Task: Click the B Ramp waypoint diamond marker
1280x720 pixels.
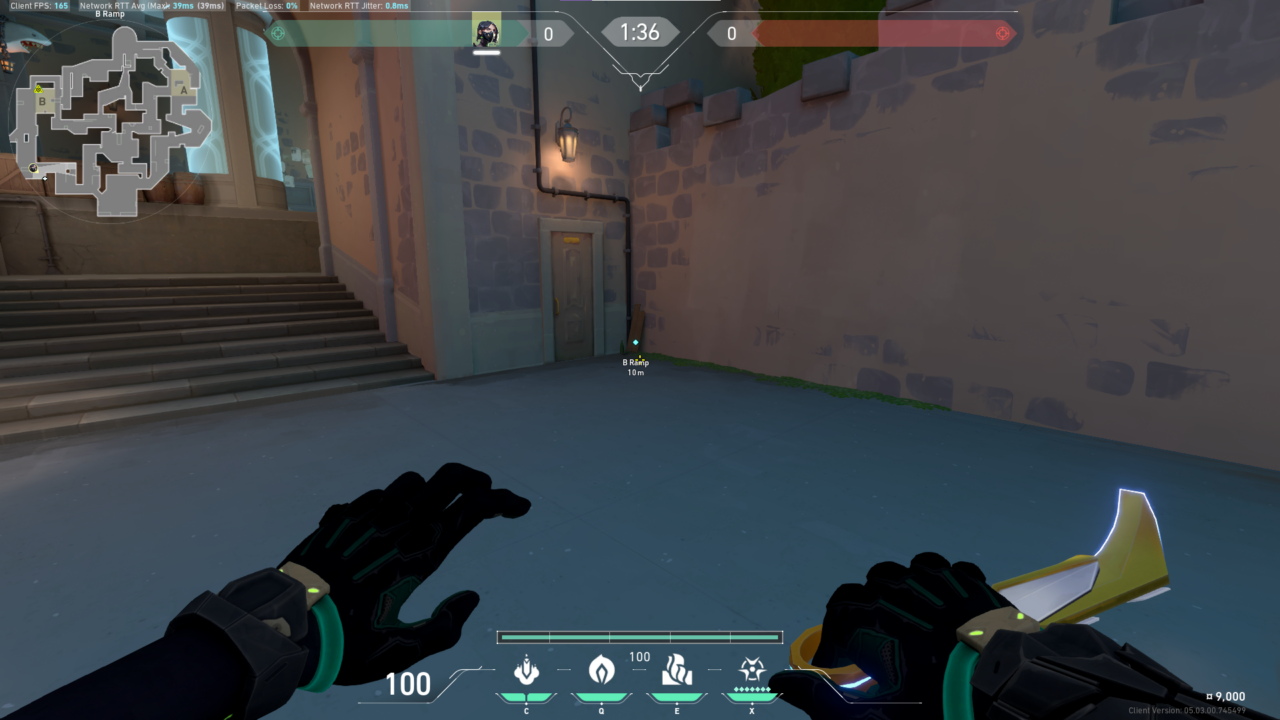Action: click(x=634, y=343)
